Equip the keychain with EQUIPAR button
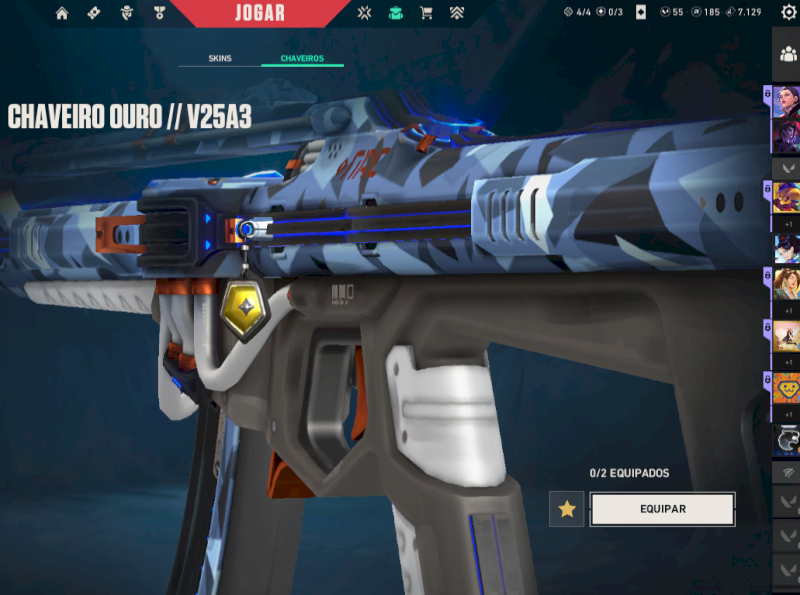The height and width of the screenshot is (595, 800). coord(662,509)
